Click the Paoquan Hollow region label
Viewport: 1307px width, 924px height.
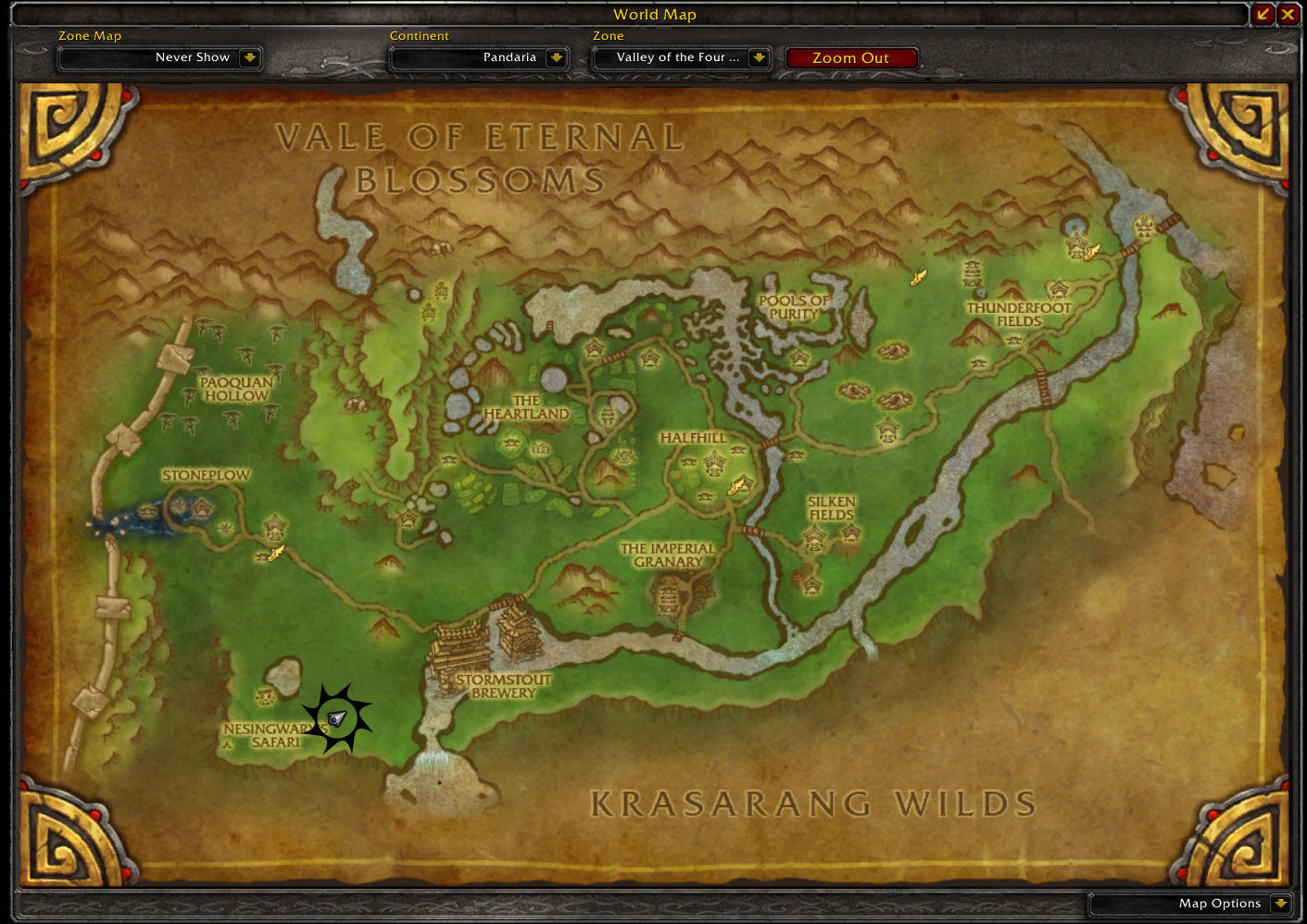pyautogui.click(x=234, y=388)
